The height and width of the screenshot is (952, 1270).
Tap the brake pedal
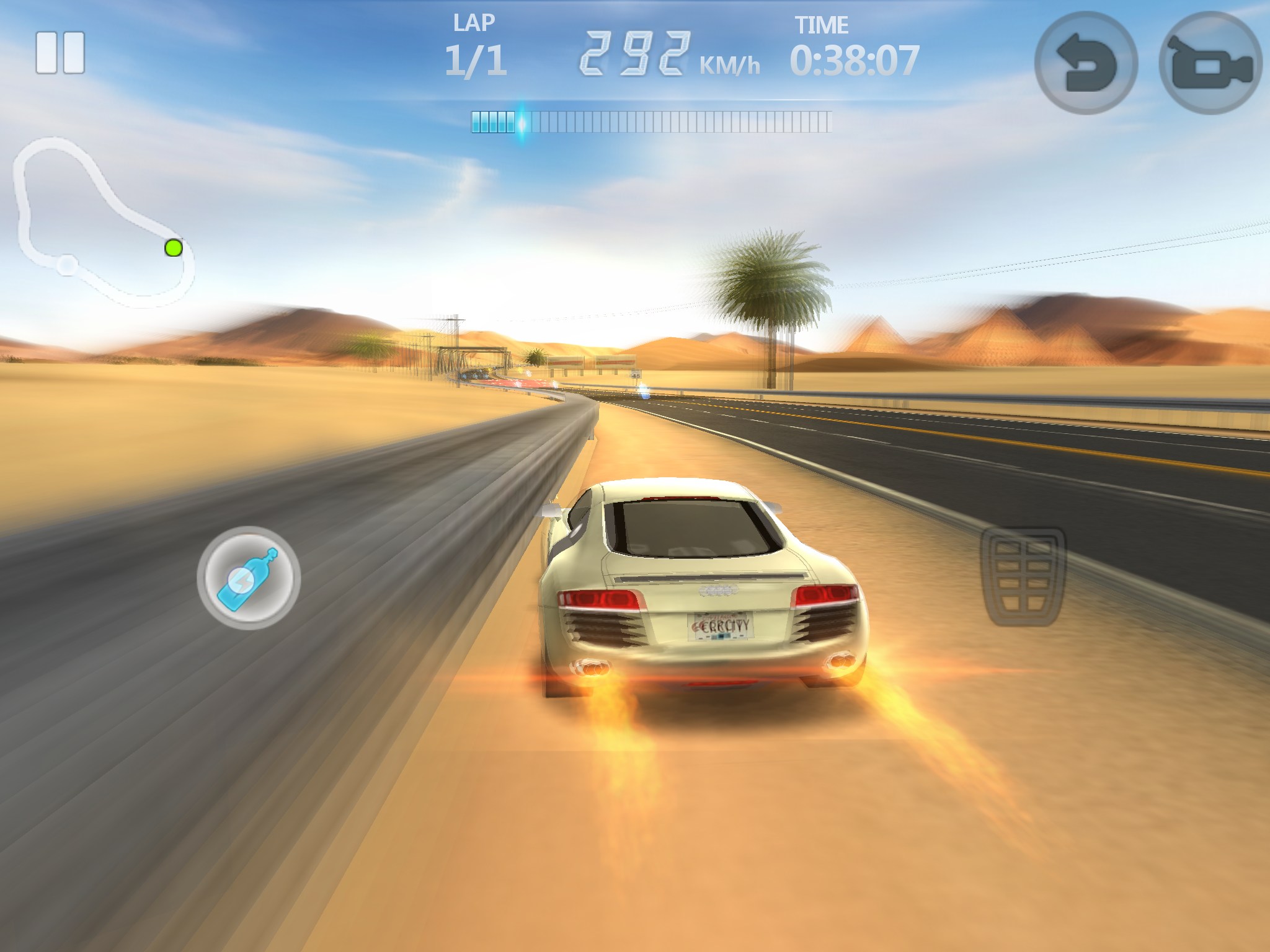(1023, 576)
